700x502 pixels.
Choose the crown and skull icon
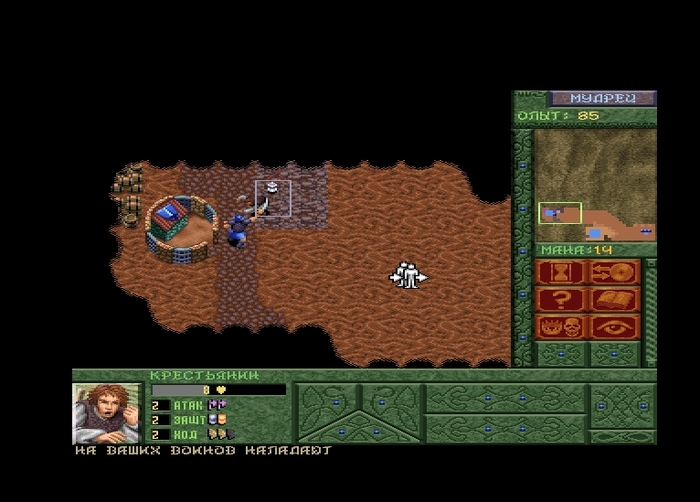(560, 326)
